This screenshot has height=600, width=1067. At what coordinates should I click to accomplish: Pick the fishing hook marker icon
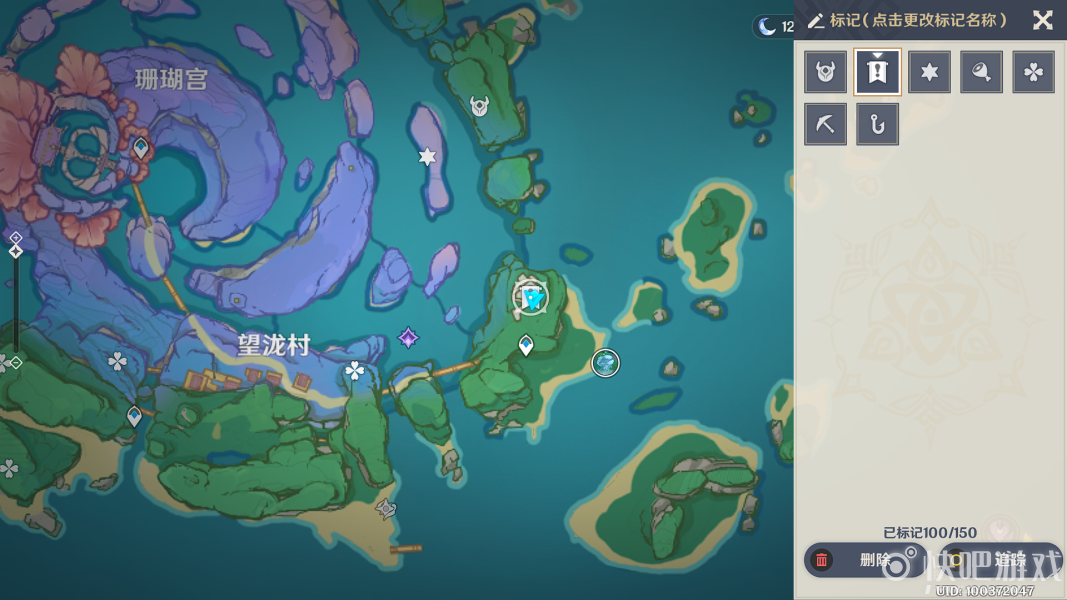pos(878,124)
